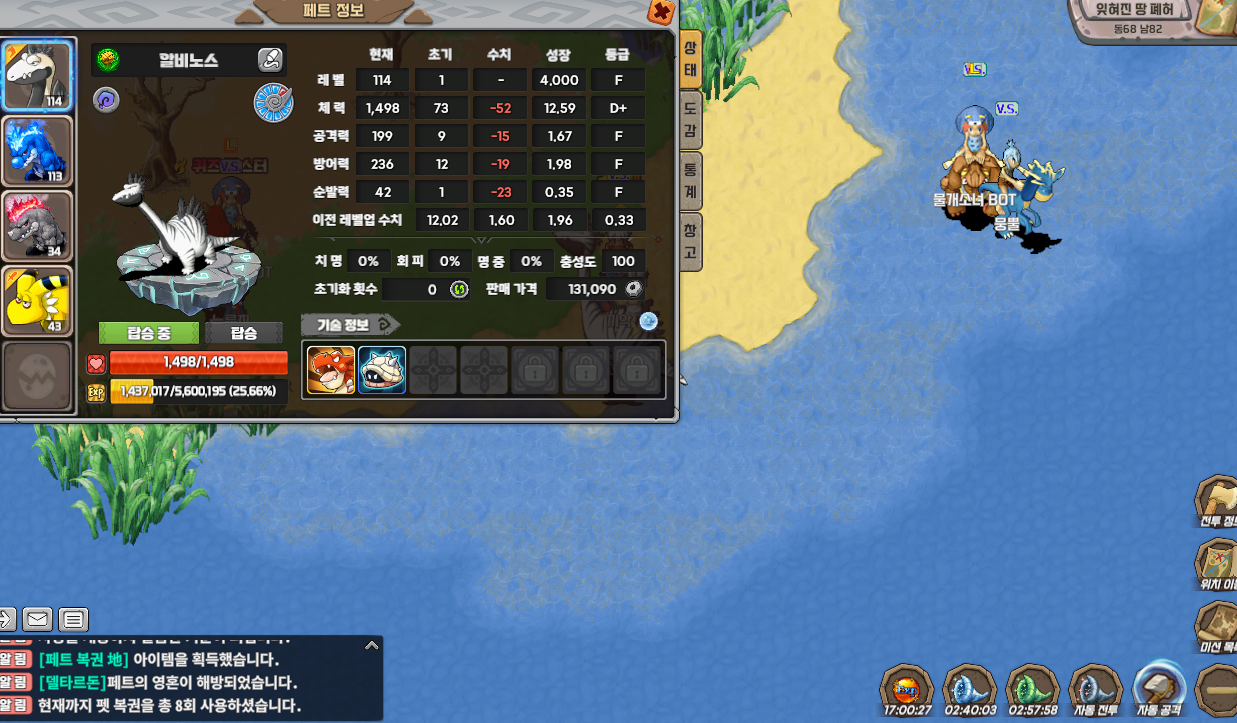Image resolution: width=1237 pixels, height=723 pixels.
Task: Switch to the 상태 status tab
Action: coord(690,59)
